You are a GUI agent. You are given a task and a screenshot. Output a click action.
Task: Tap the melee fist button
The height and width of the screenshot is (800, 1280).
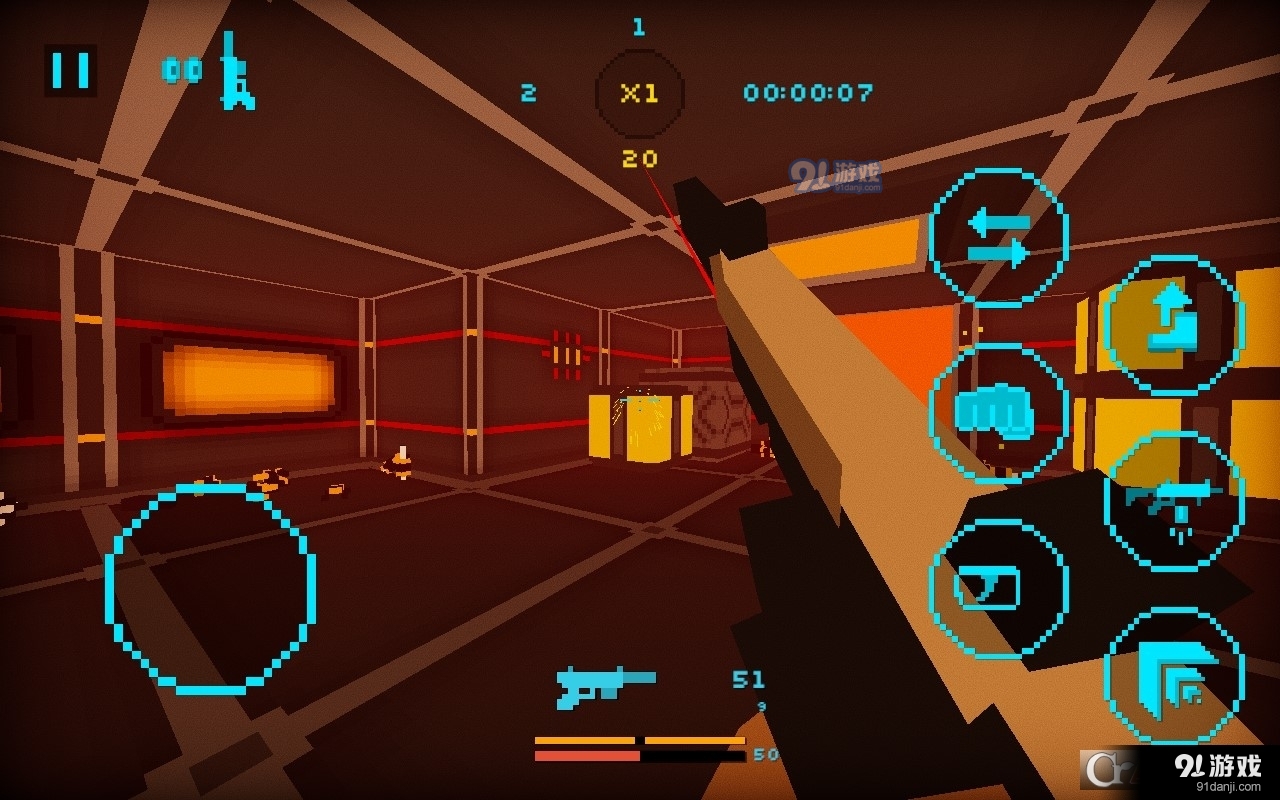pyautogui.click(x=996, y=412)
